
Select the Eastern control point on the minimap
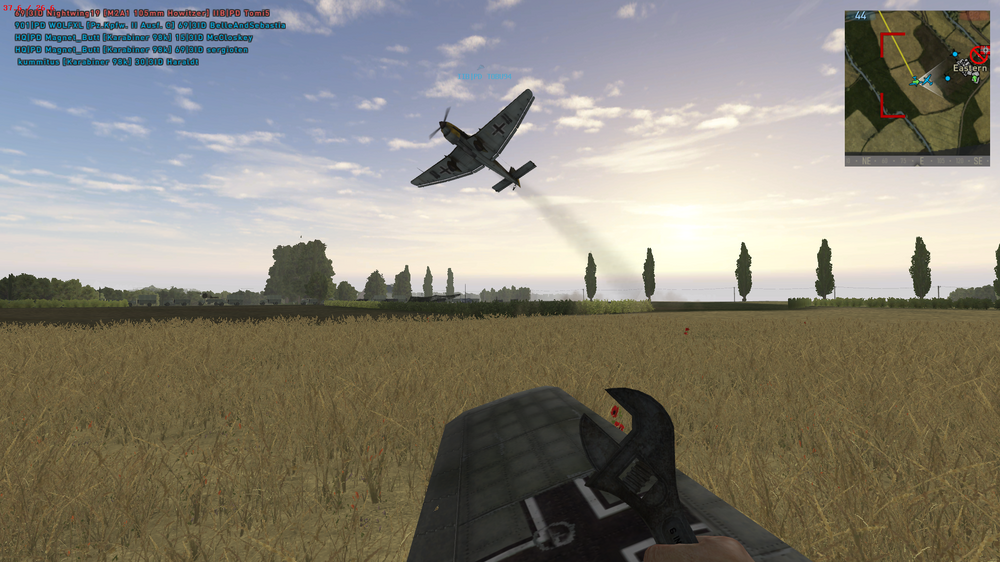[969, 68]
